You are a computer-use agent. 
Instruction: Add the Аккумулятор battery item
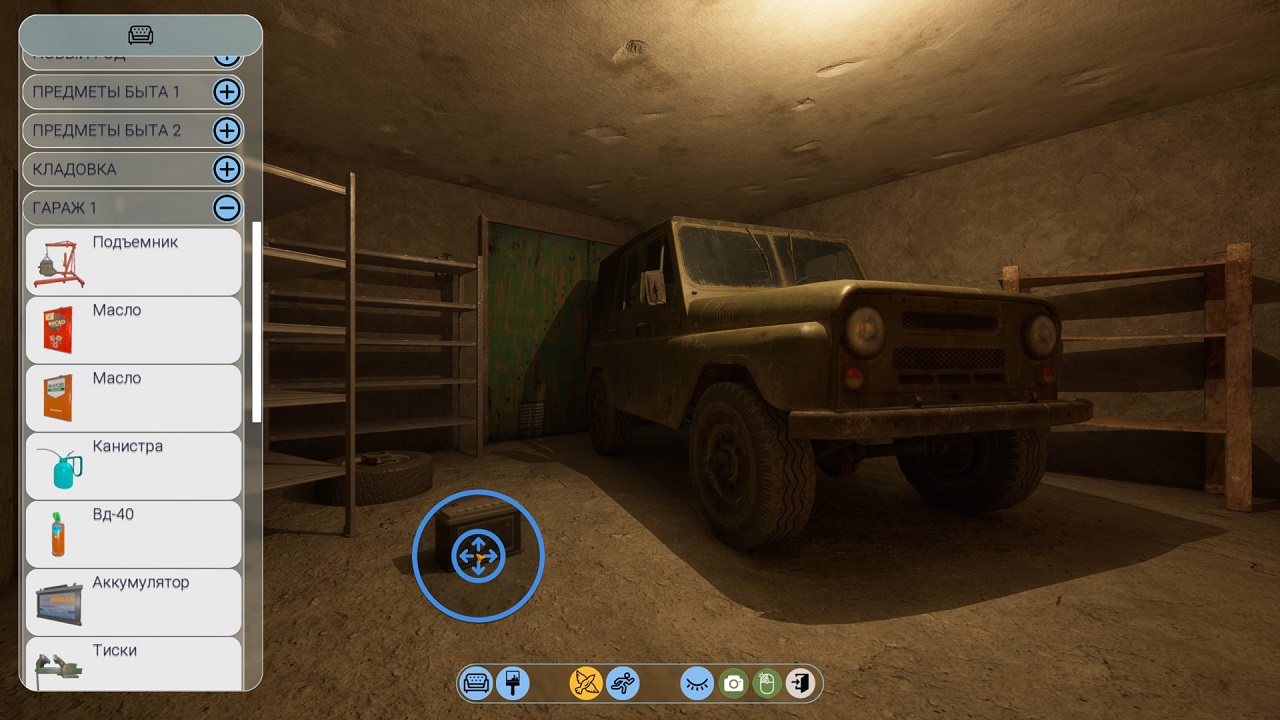point(133,602)
